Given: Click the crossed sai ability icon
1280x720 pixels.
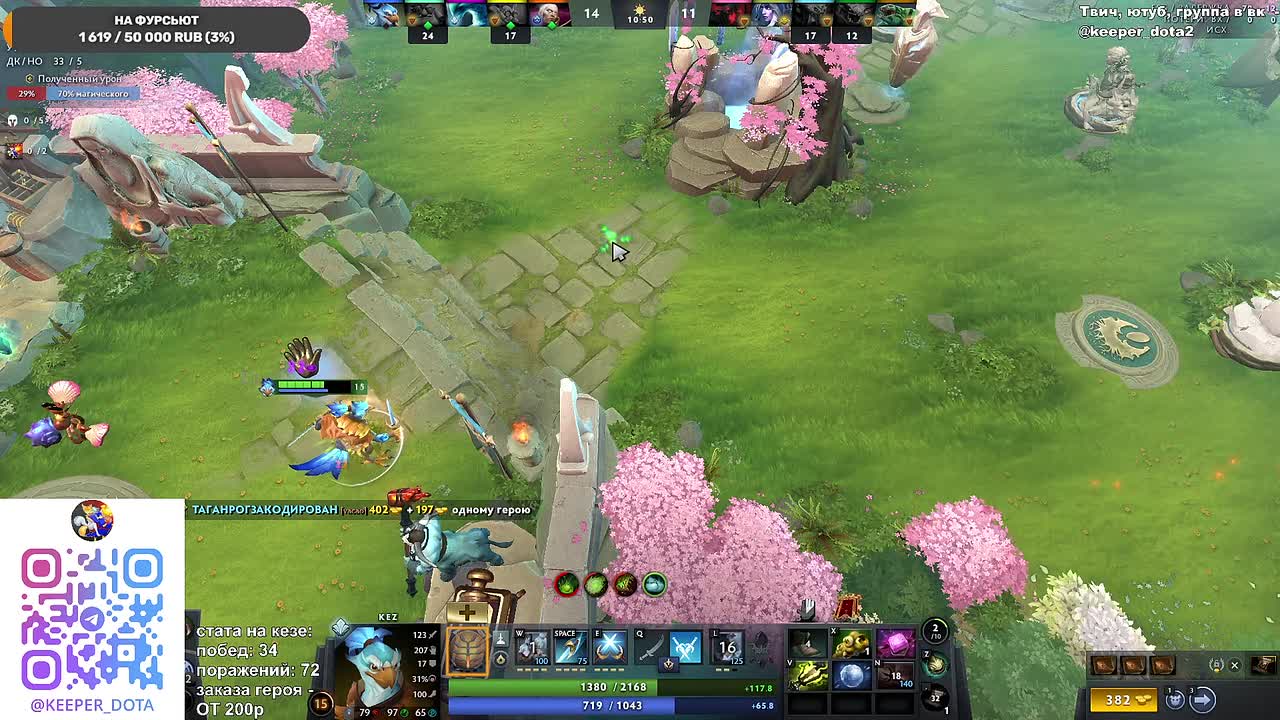Looking at the screenshot, I should click(686, 650).
